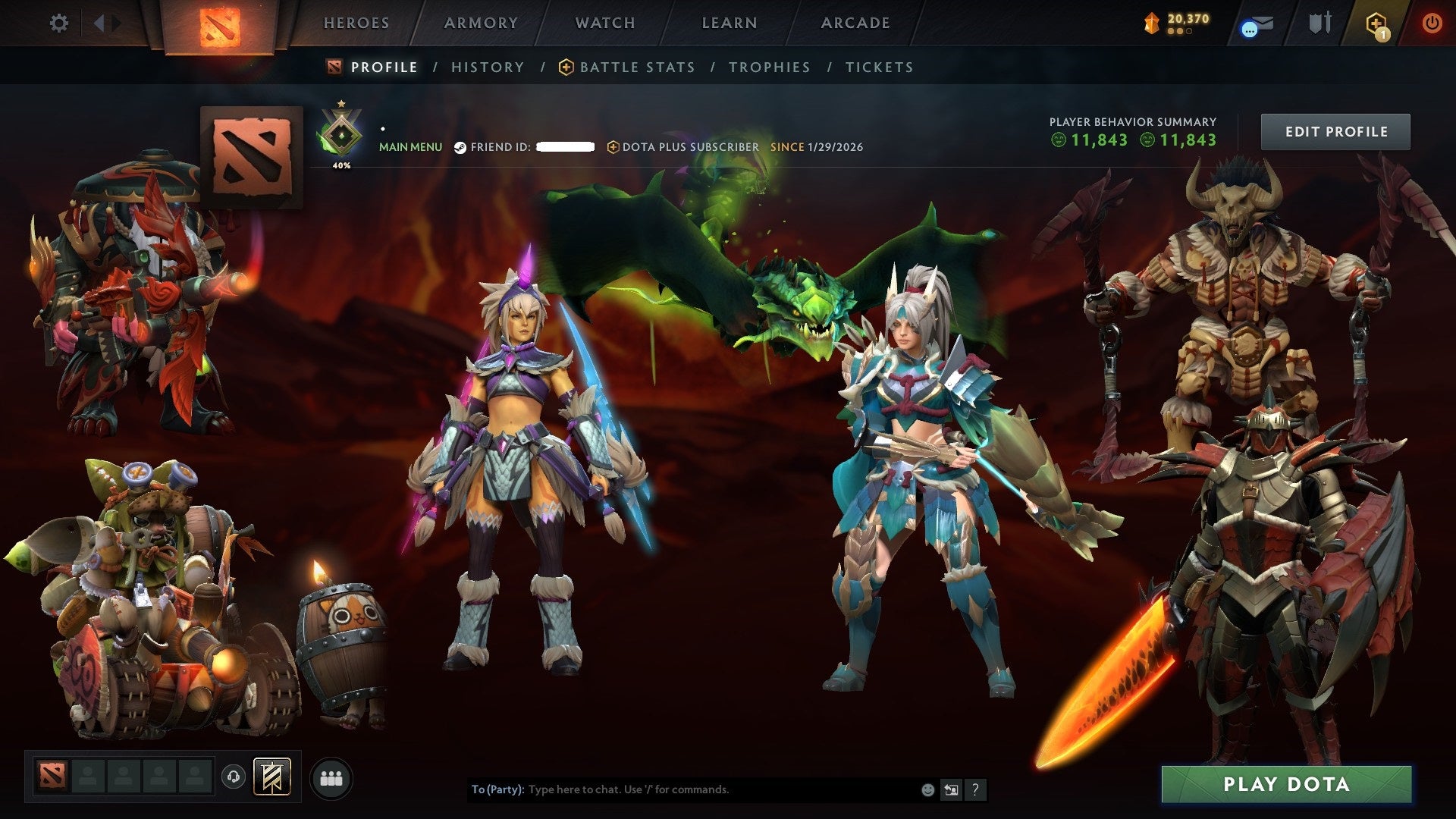The height and width of the screenshot is (819, 1456).
Task: Click the chat help question mark icon
Action: [974, 789]
